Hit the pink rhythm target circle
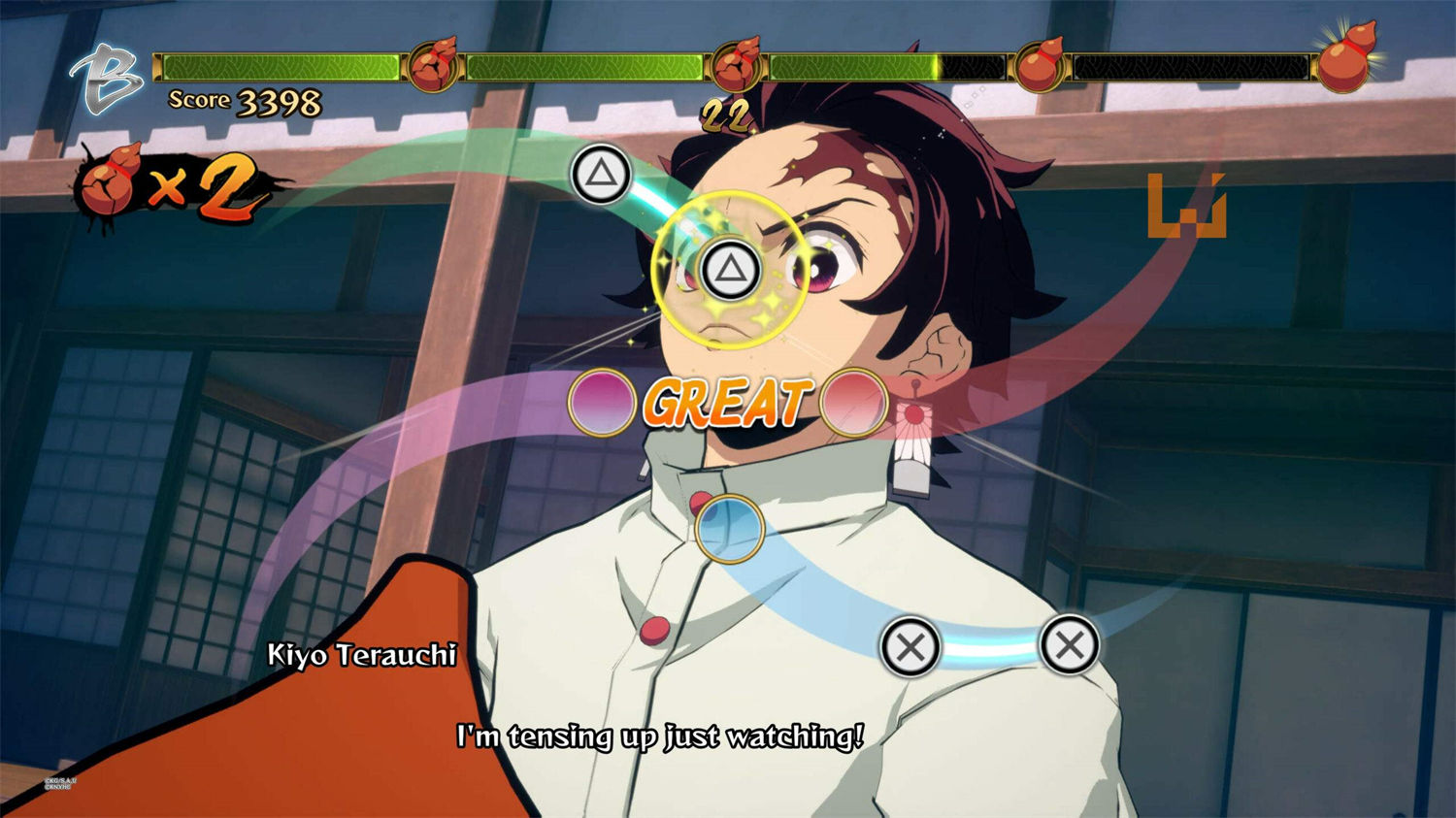Viewport: 1456px width, 818px height. [602, 402]
